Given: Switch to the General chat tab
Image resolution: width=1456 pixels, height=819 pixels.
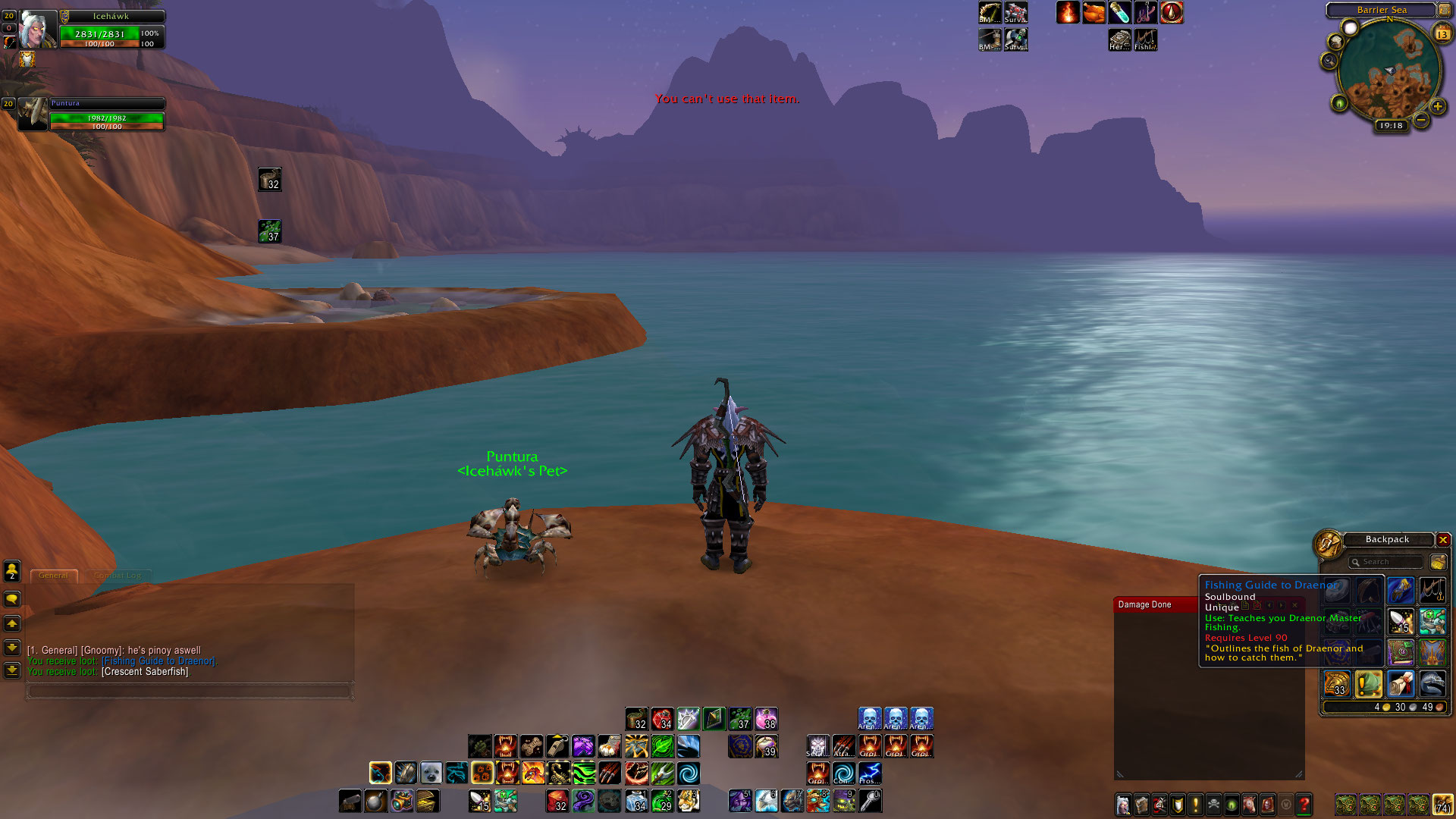Looking at the screenshot, I should point(53,576).
